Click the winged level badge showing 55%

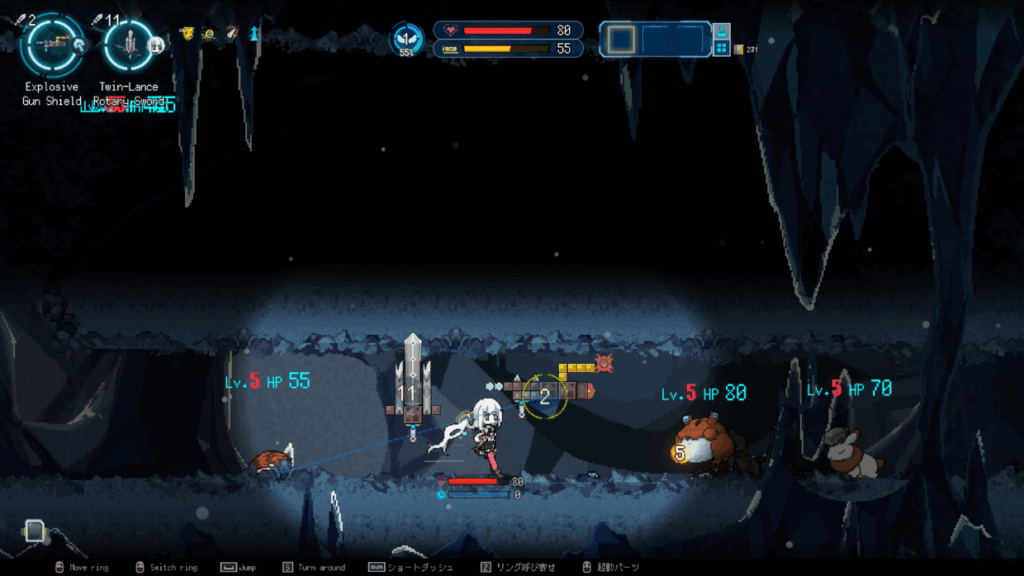click(x=407, y=39)
